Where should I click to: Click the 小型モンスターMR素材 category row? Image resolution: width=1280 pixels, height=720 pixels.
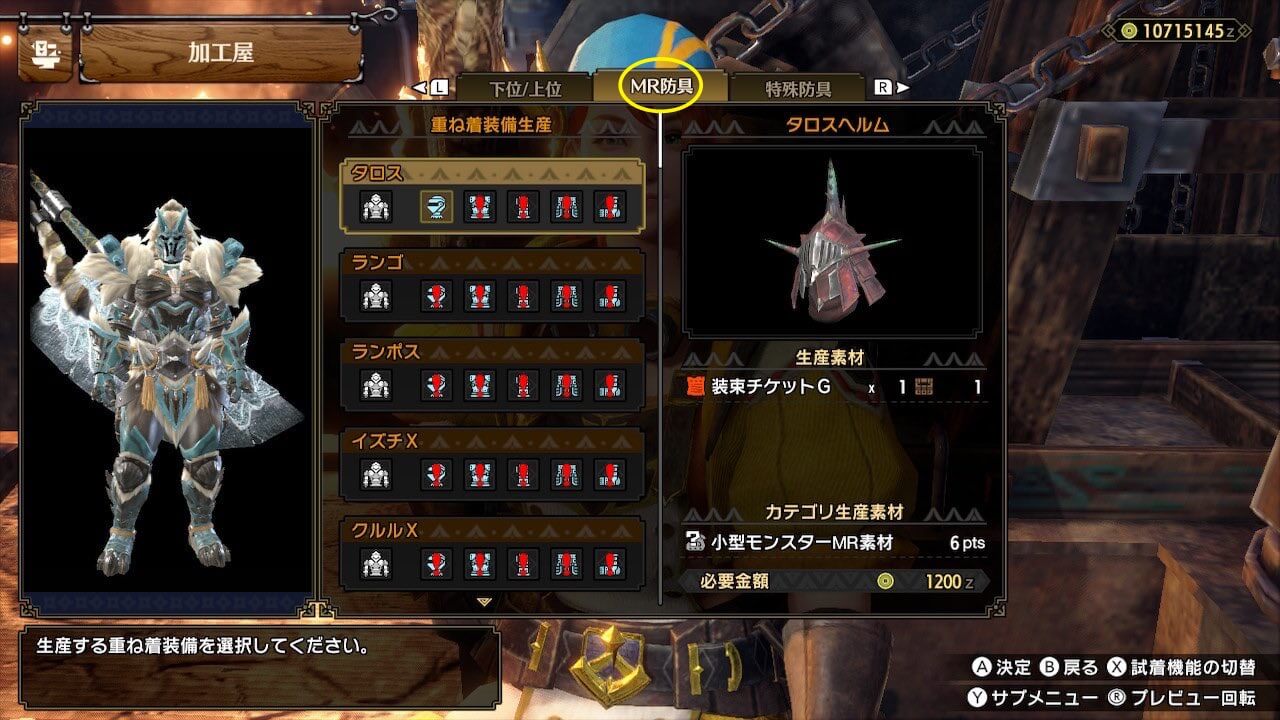pos(834,543)
